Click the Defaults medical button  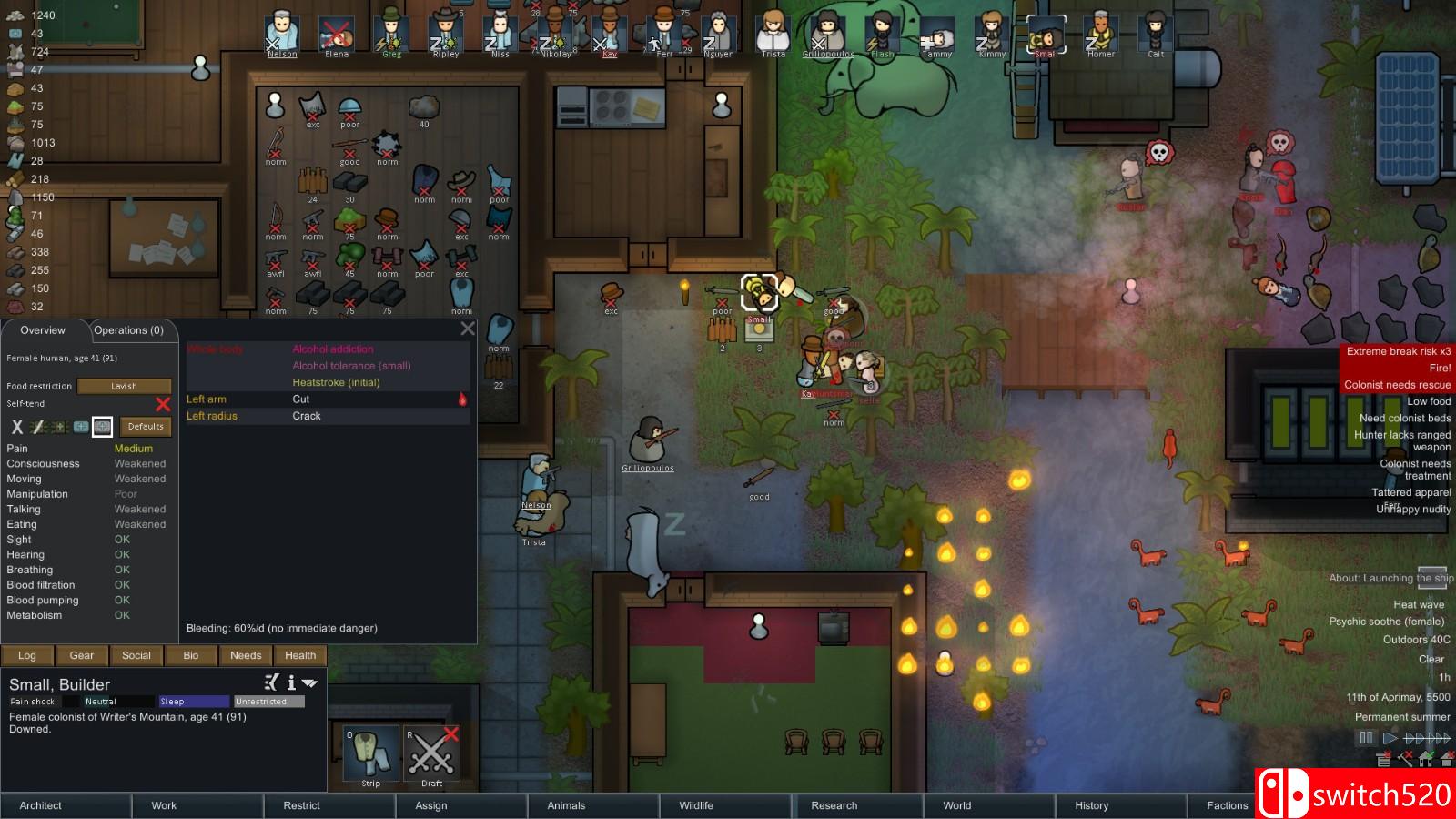[x=146, y=426]
